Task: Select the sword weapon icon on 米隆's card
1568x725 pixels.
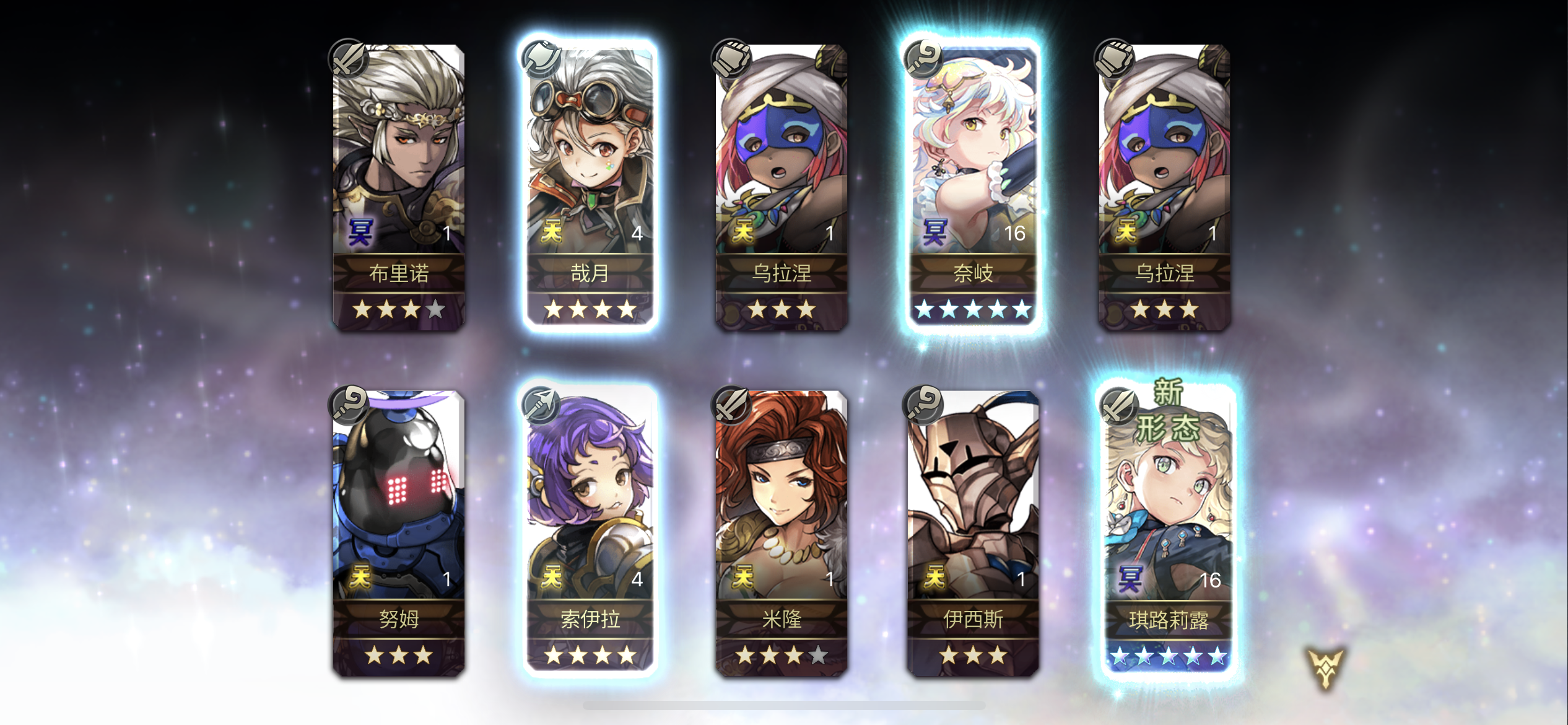Action: 734,403
